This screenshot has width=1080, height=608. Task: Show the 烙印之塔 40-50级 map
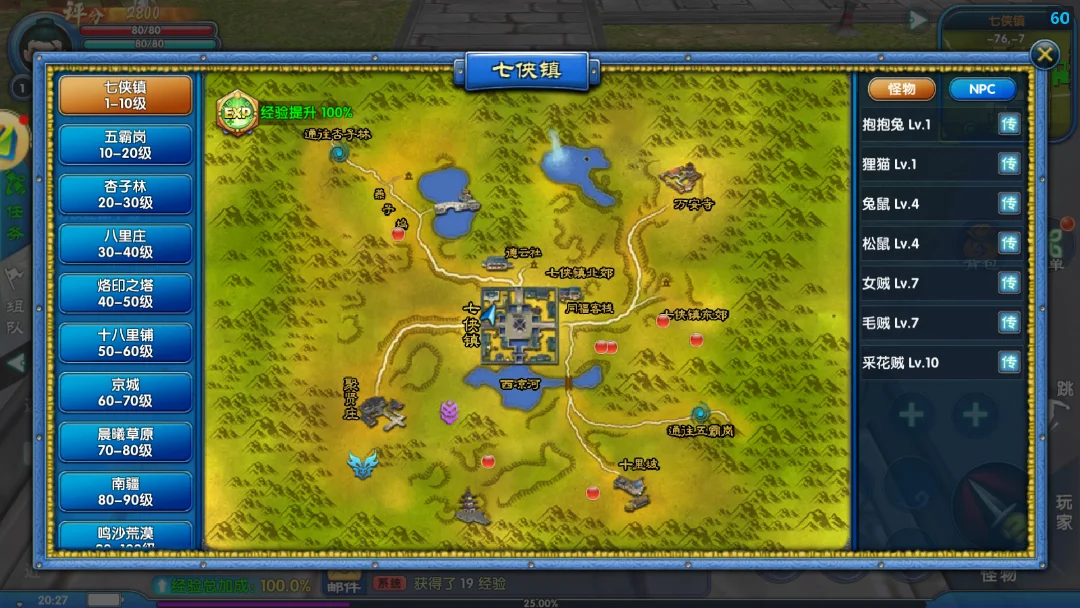click(x=126, y=293)
